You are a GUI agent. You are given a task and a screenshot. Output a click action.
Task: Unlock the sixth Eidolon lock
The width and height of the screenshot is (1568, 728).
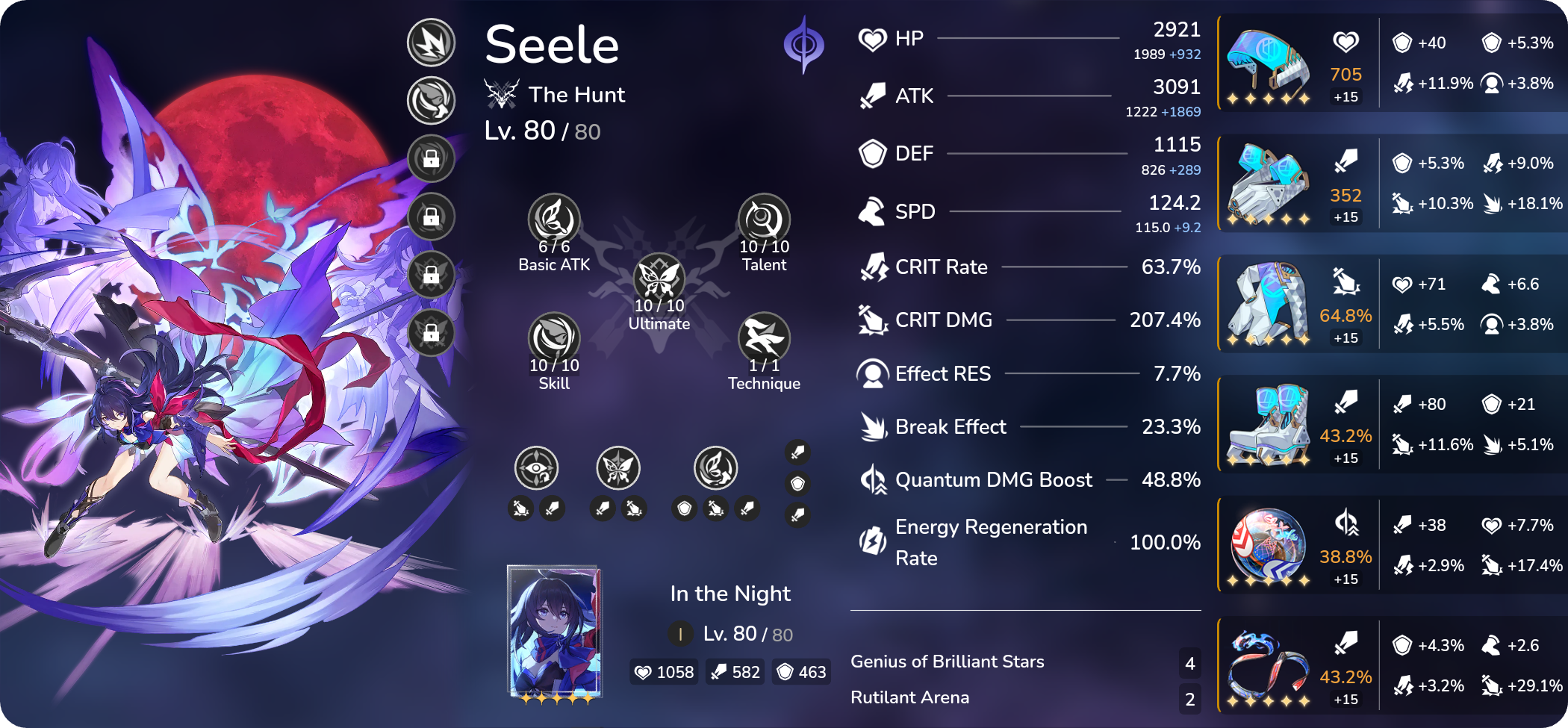coord(430,333)
